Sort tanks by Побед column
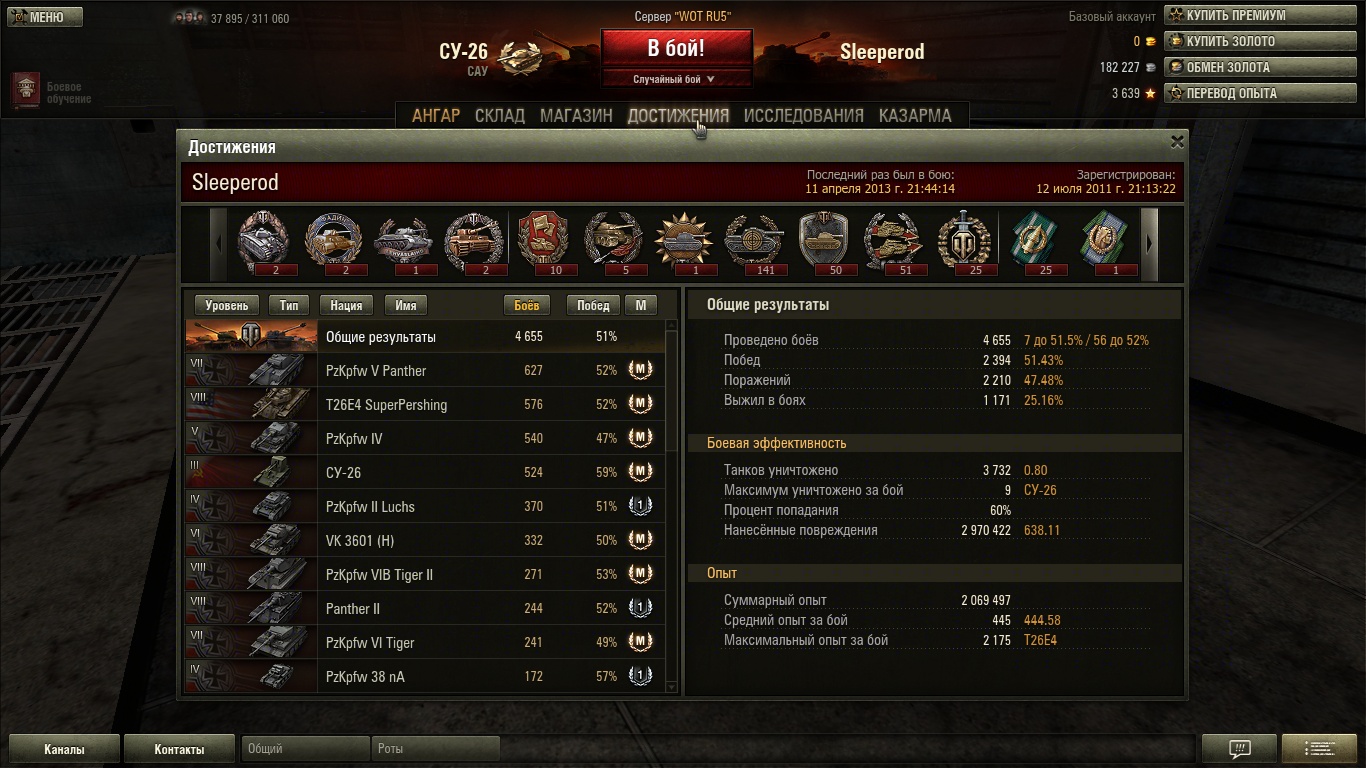 point(593,306)
